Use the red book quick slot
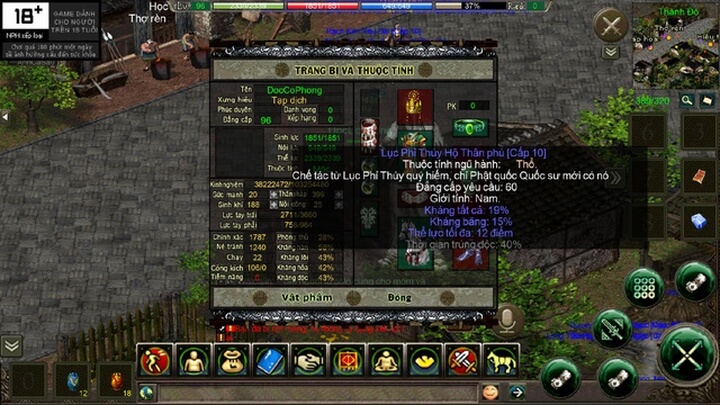720x405 pixels. pyautogui.click(x=699, y=178)
